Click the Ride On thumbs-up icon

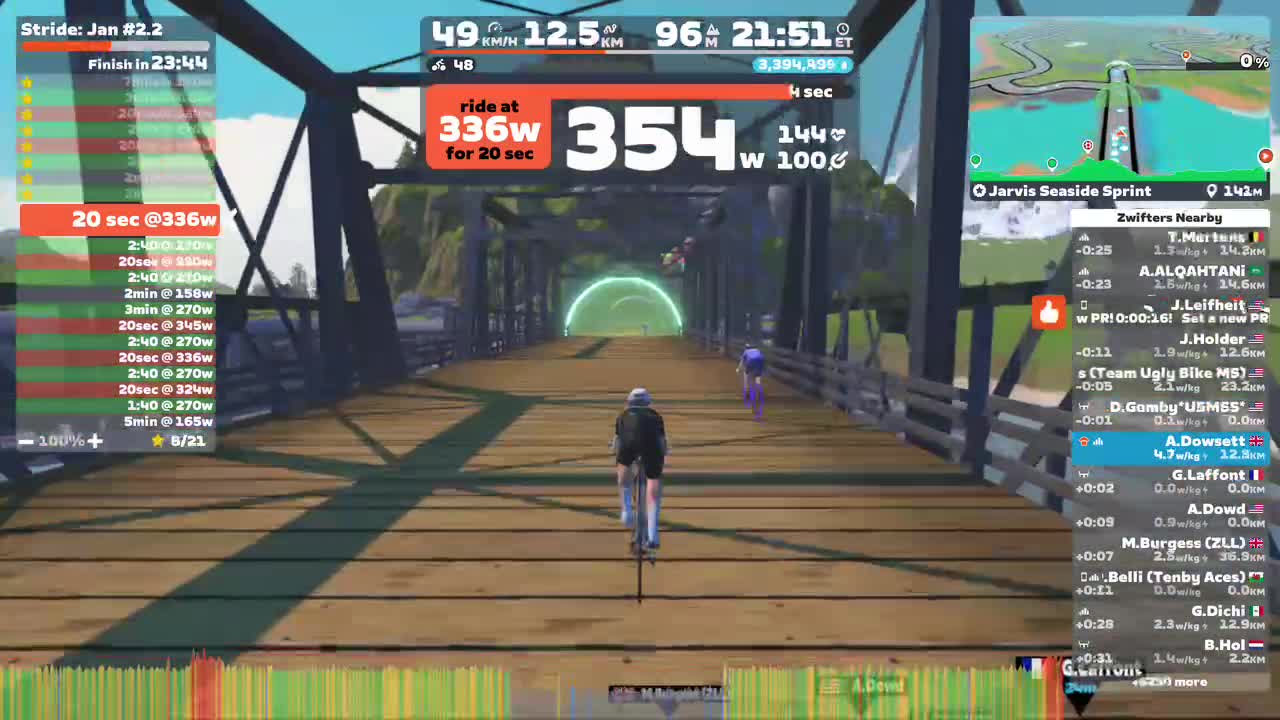click(x=1048, y=313)
